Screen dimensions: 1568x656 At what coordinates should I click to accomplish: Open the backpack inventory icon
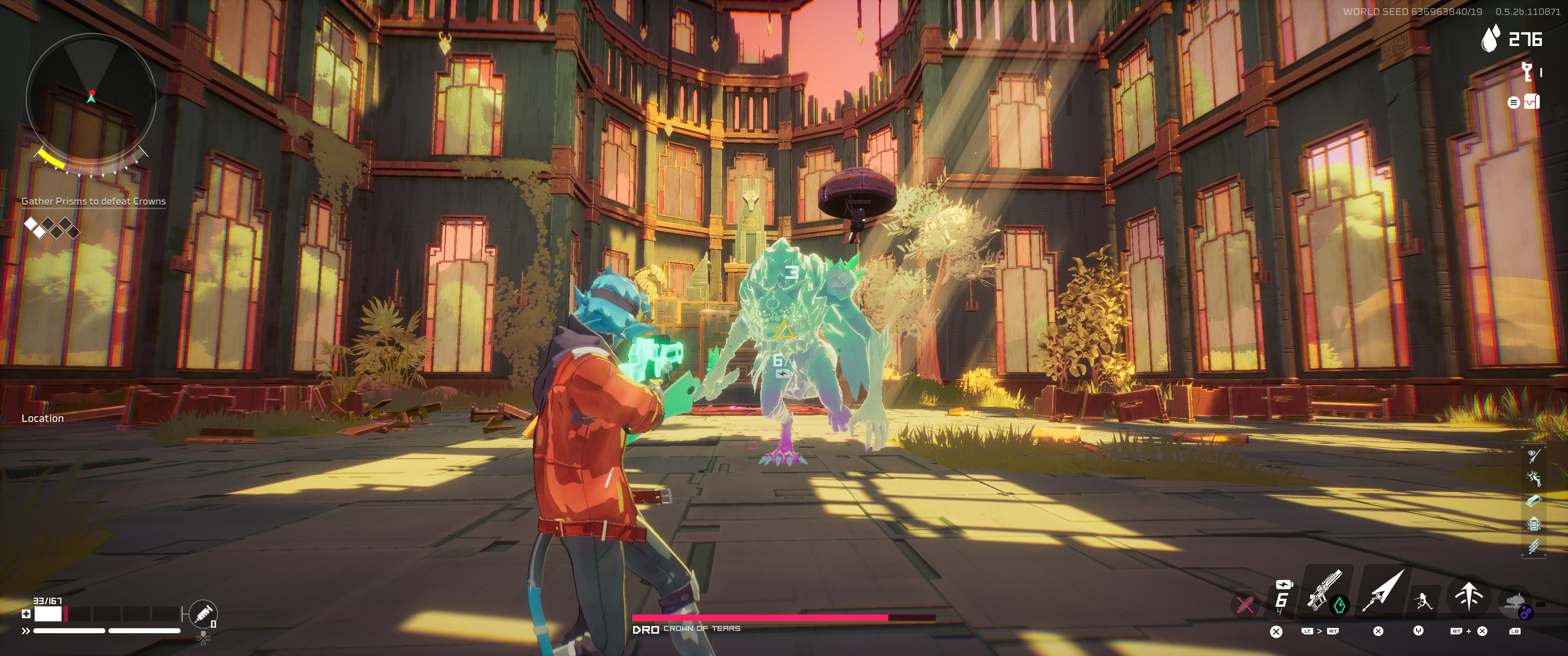(x=1532, y=102)
